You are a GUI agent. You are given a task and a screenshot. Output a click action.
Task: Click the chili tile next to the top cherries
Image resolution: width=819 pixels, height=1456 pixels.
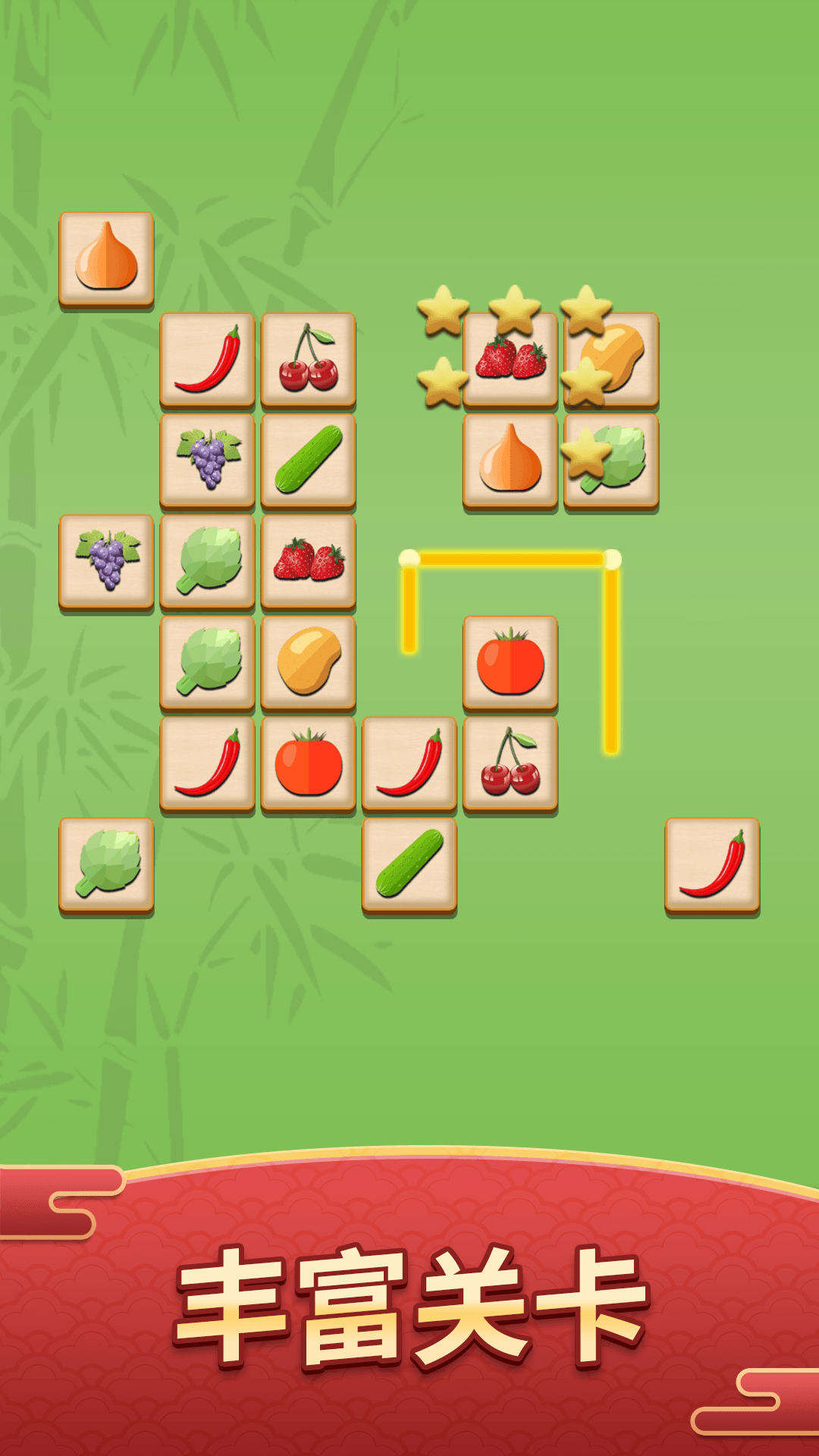[207, 359]
